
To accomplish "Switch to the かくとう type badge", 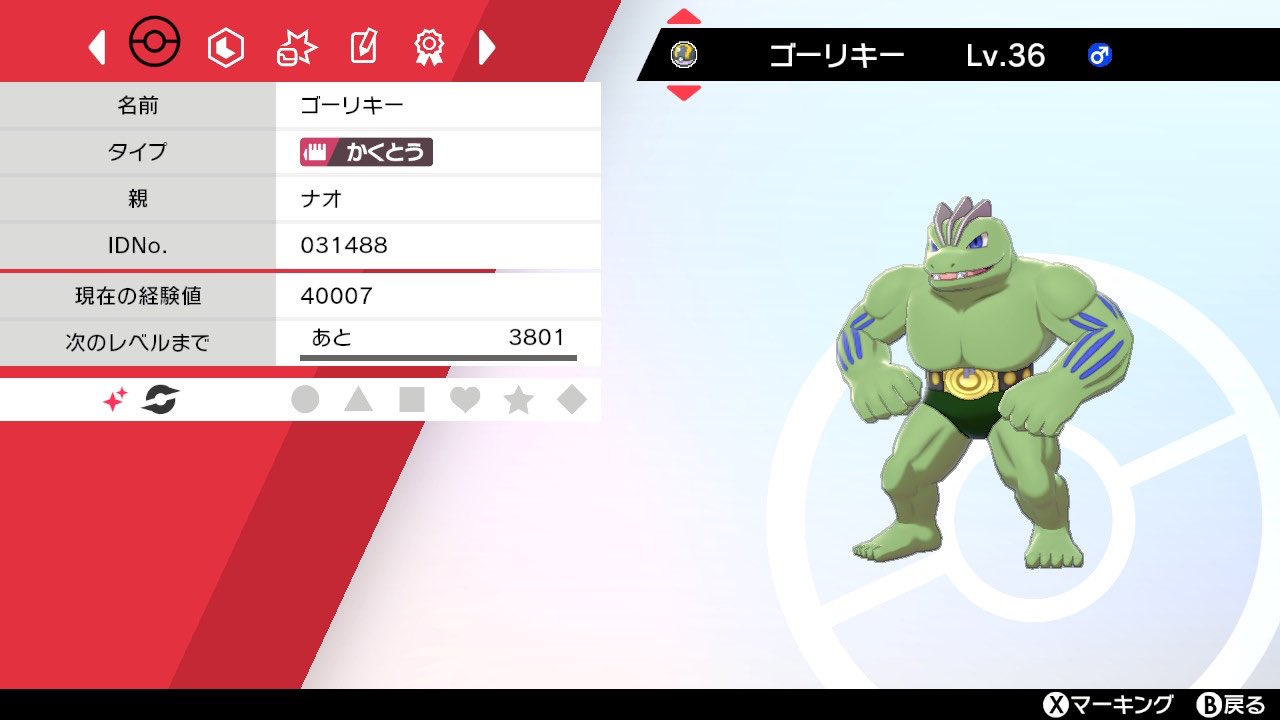I will pyautogui.click(x=364, y=152).
